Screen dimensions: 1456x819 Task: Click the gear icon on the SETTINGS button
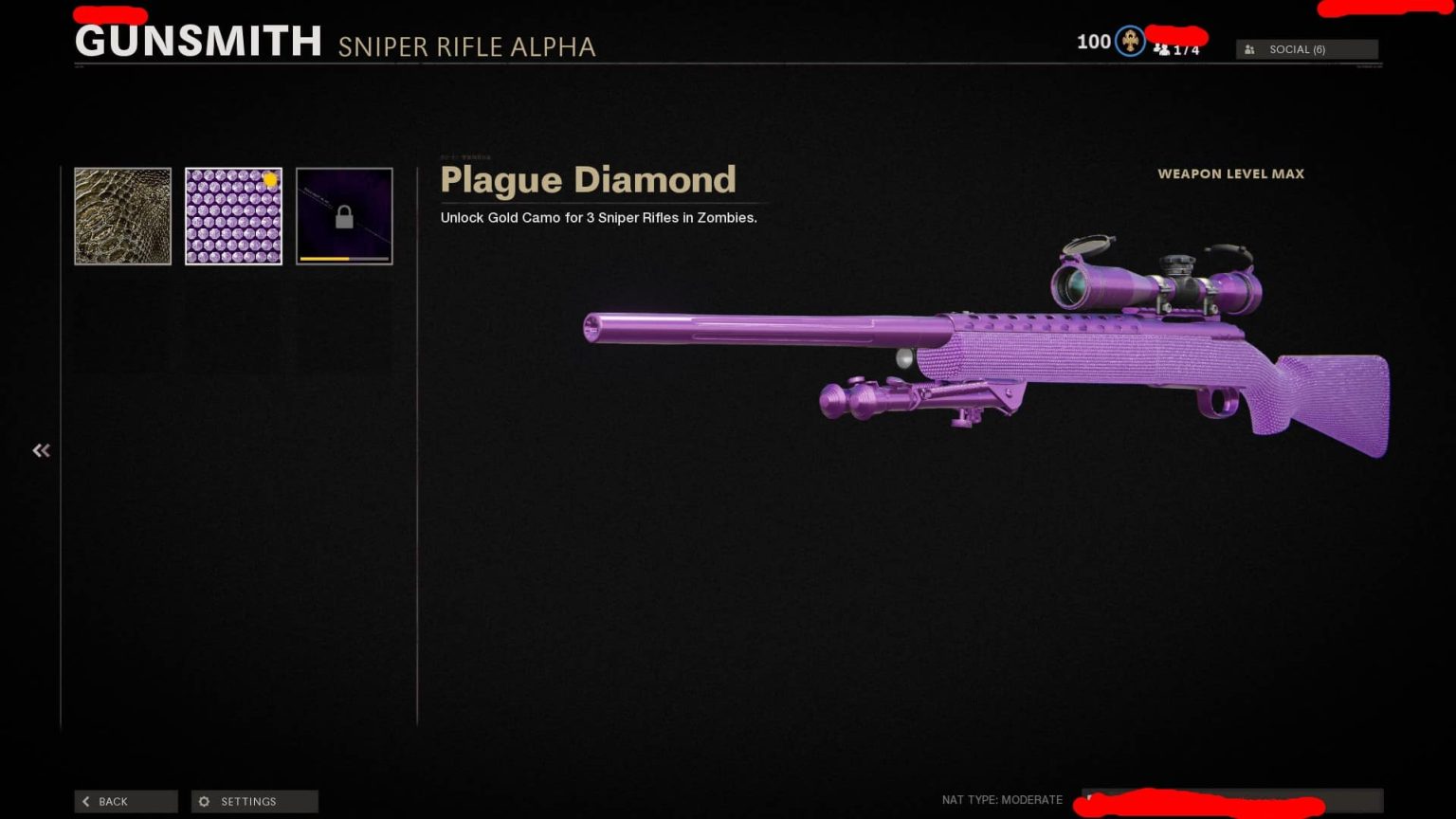click(204, 801)
